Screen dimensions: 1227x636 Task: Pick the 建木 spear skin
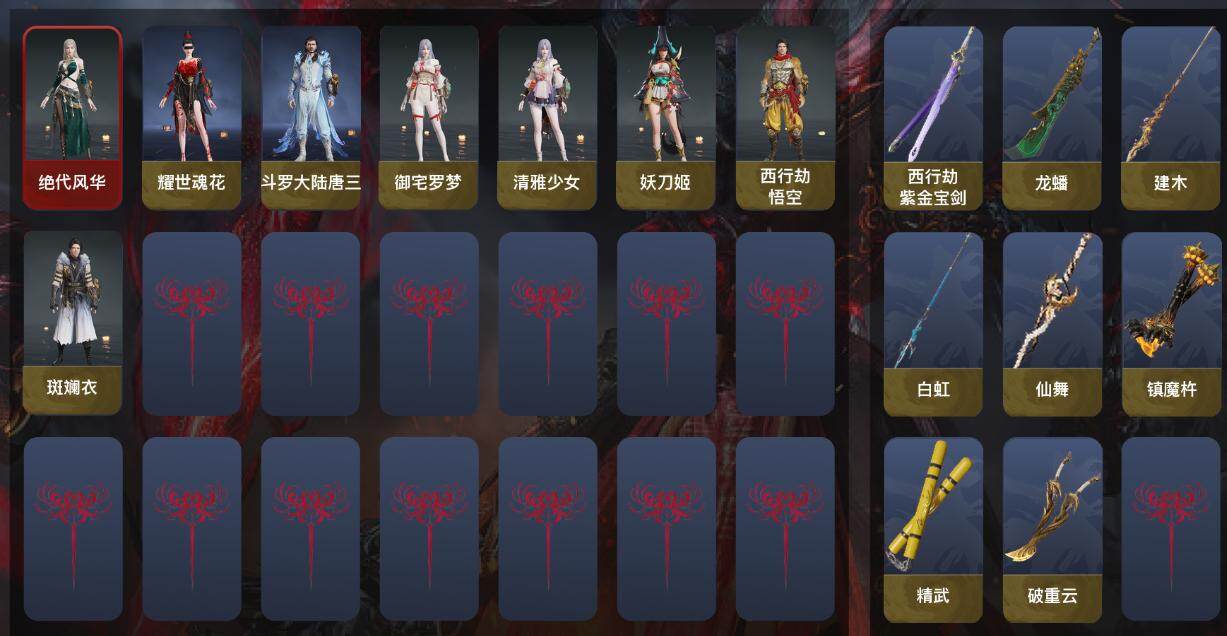1171,117
